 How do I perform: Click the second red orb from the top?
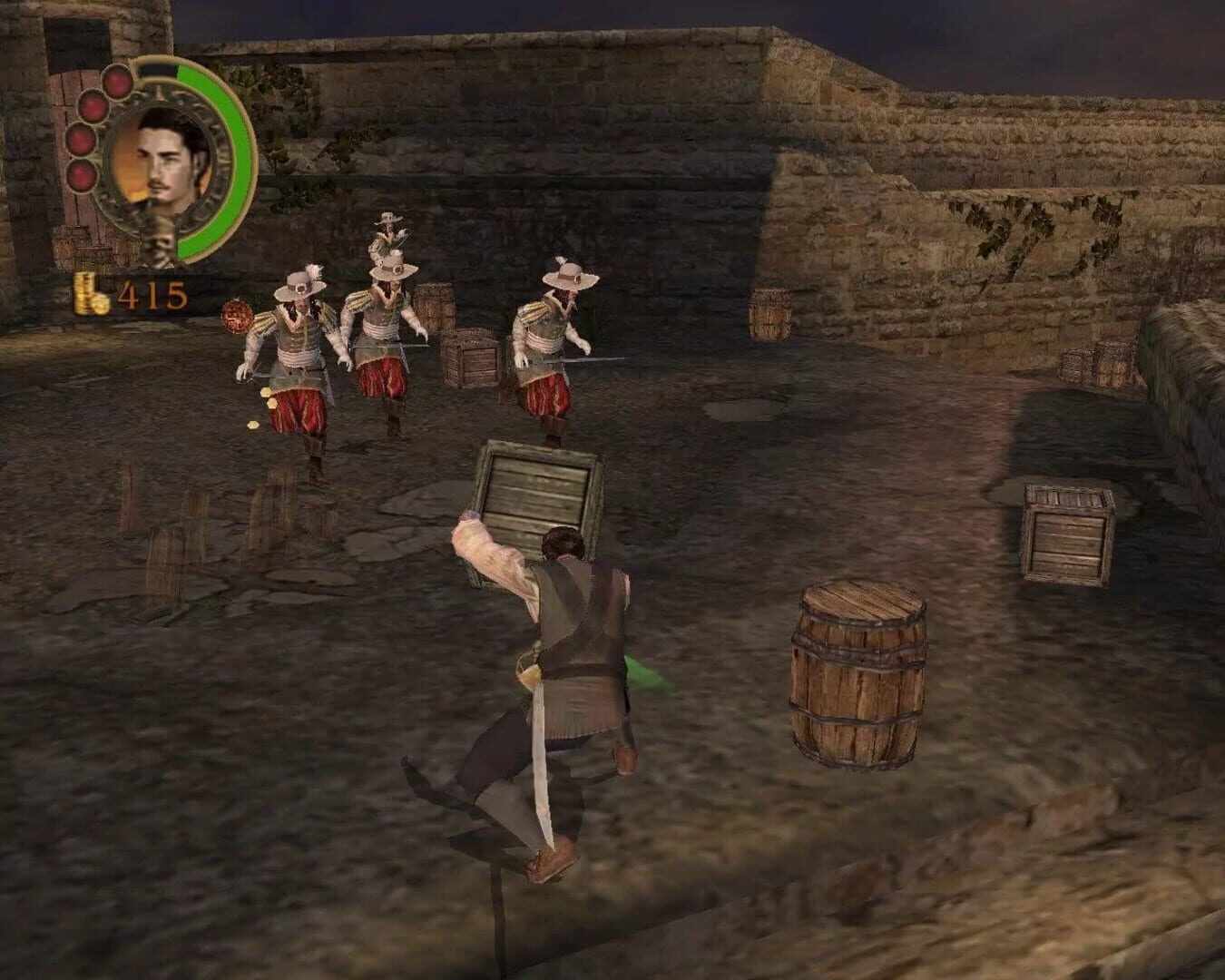click(93, 108)
